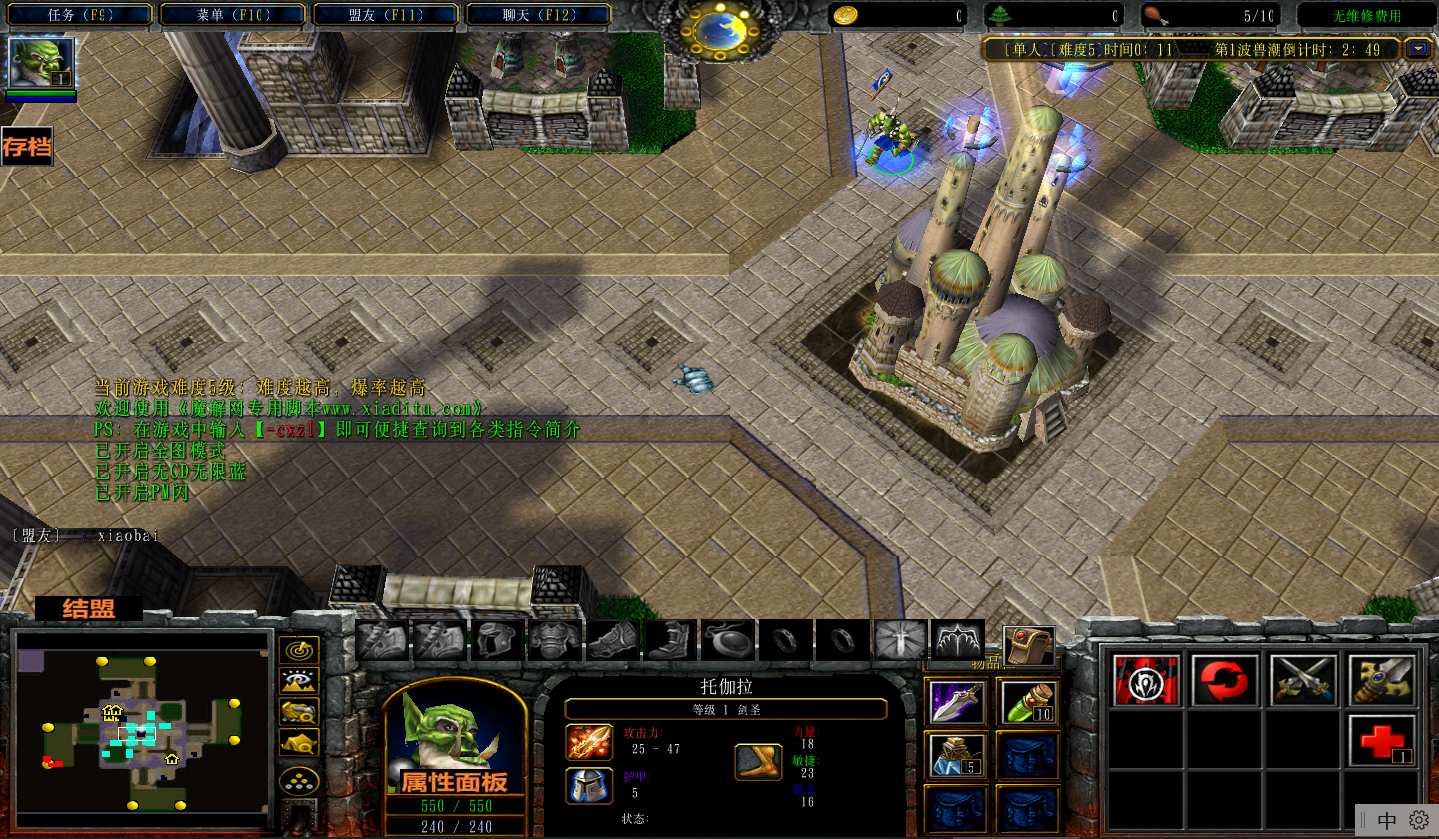Activate the crossed swords attack command
The image size is (1439, 839).
[1303, 680]
